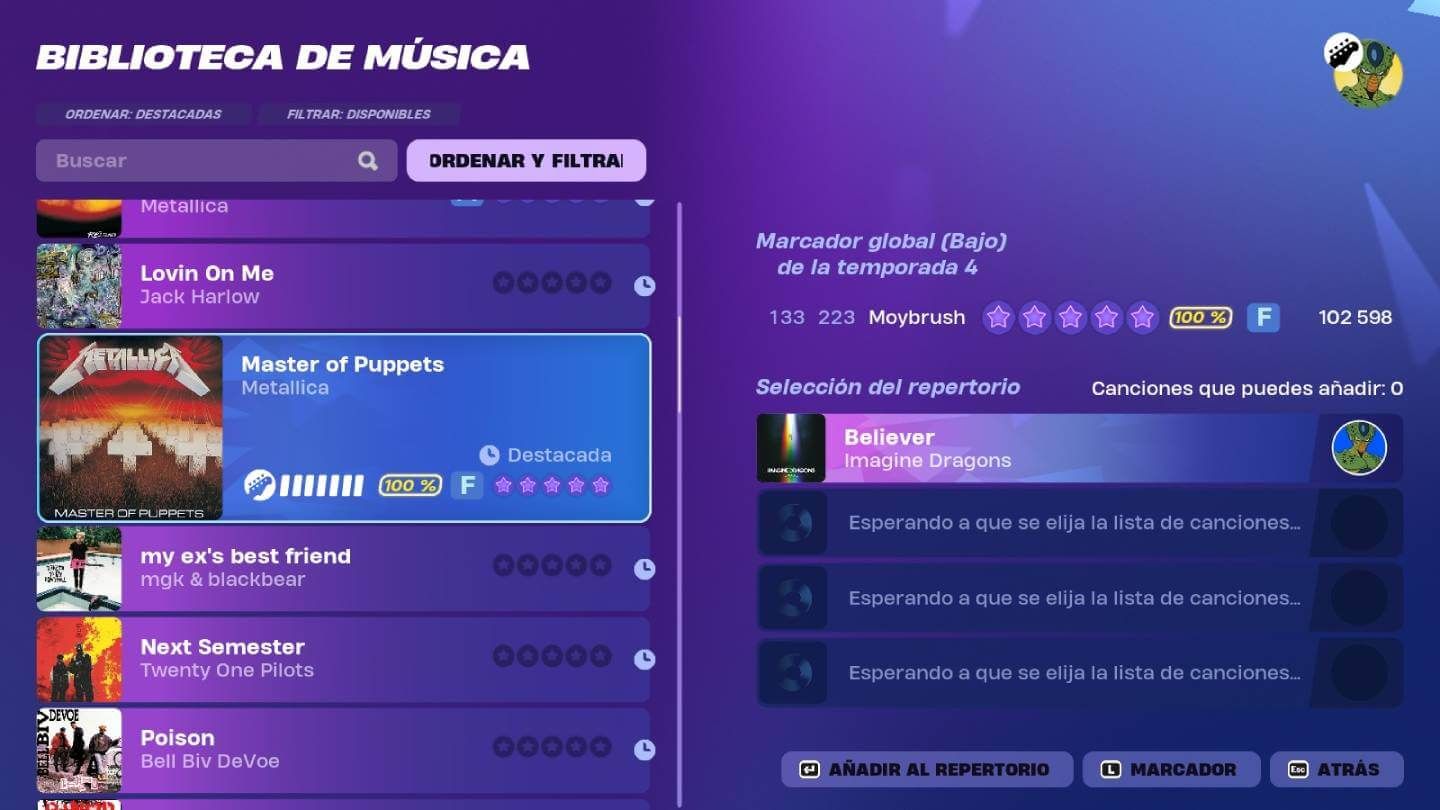Click the difficulty bars on Master of Puppets
The height and width of the screenshot is (810, 1440).
point(320,484)
